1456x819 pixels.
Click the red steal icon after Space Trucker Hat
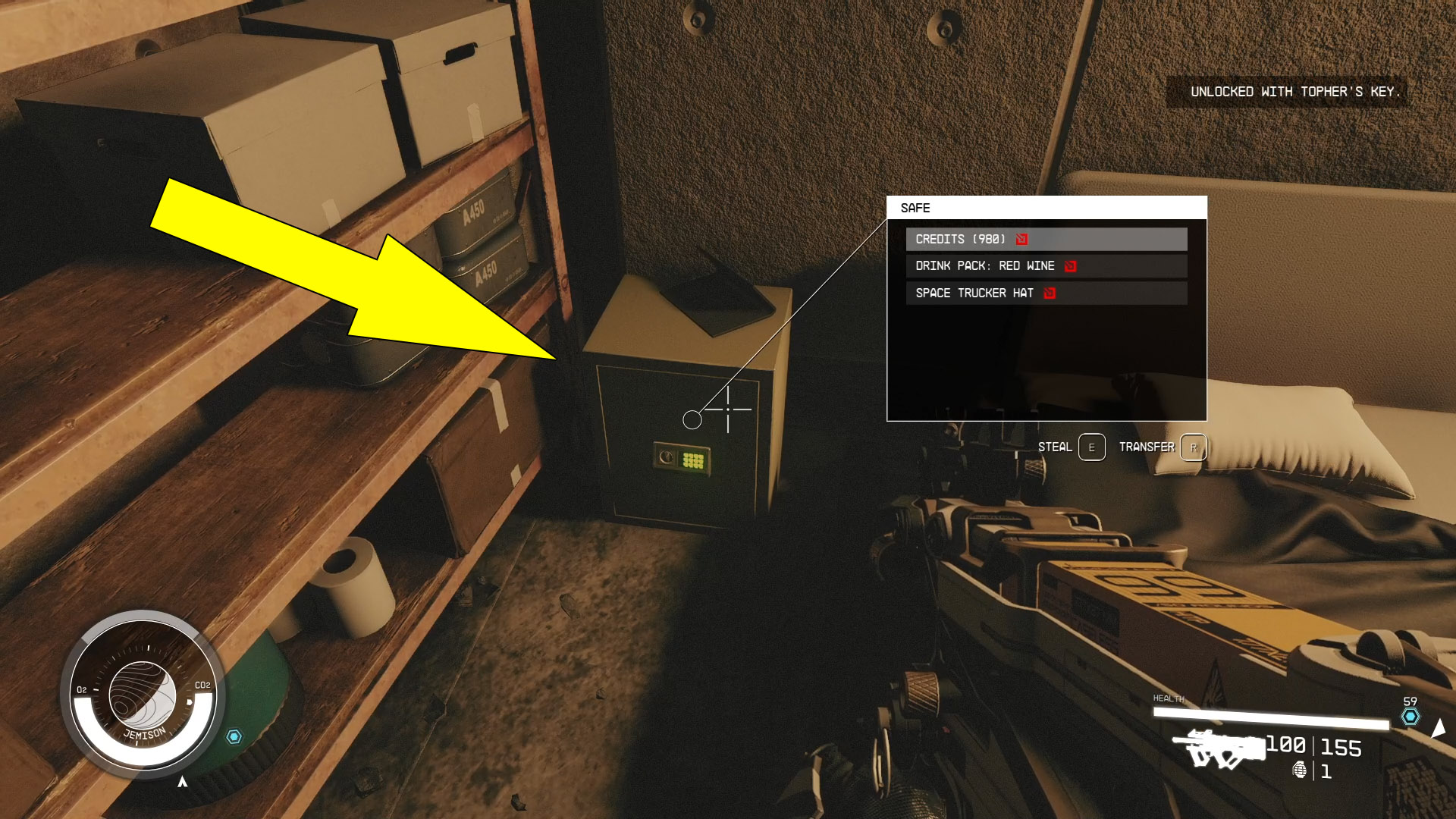(x=1050, y=293)
